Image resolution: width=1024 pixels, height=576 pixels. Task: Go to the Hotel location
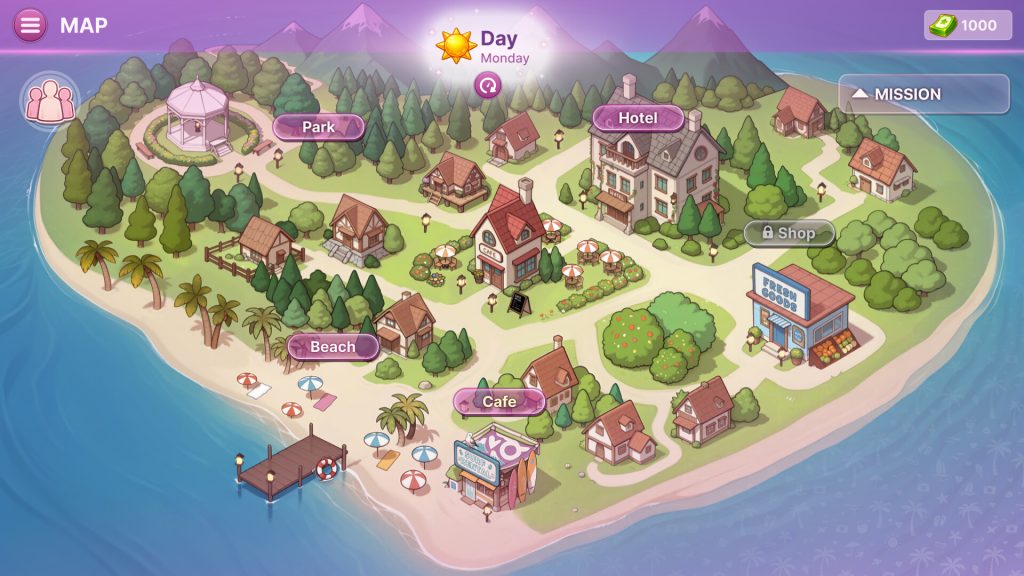[x=637, y=118]
